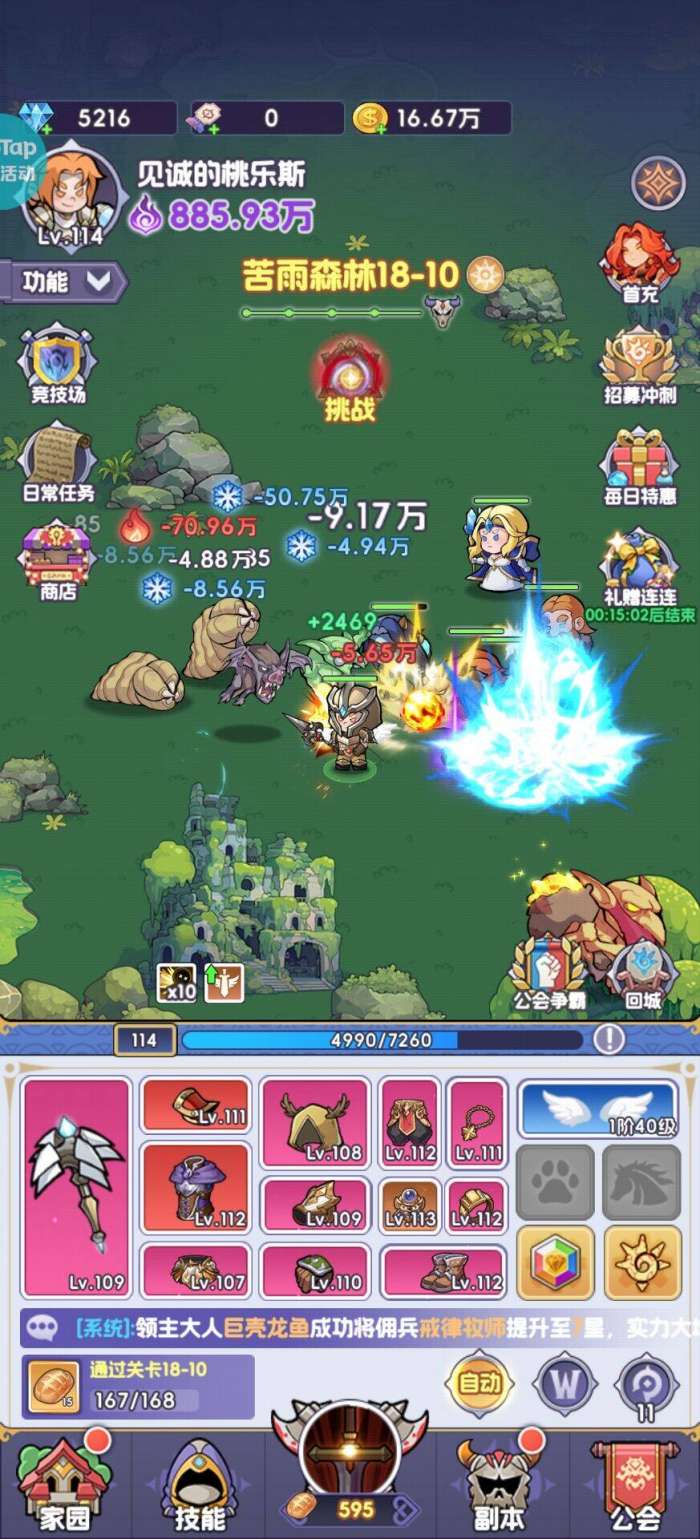This screenshot has height=1539, width=700.
Task: Switch to the 技能 skills tab
Action: point(199,1484)
